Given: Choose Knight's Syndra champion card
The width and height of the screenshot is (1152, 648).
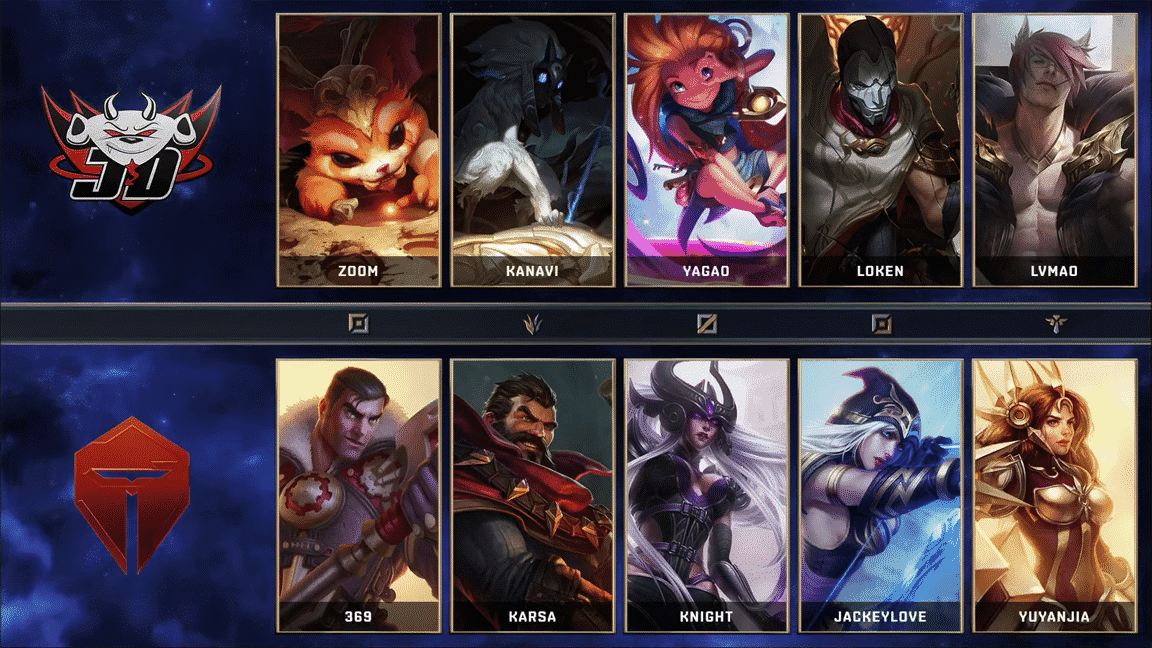Looking at the screenshot, I should coord(706,495).
